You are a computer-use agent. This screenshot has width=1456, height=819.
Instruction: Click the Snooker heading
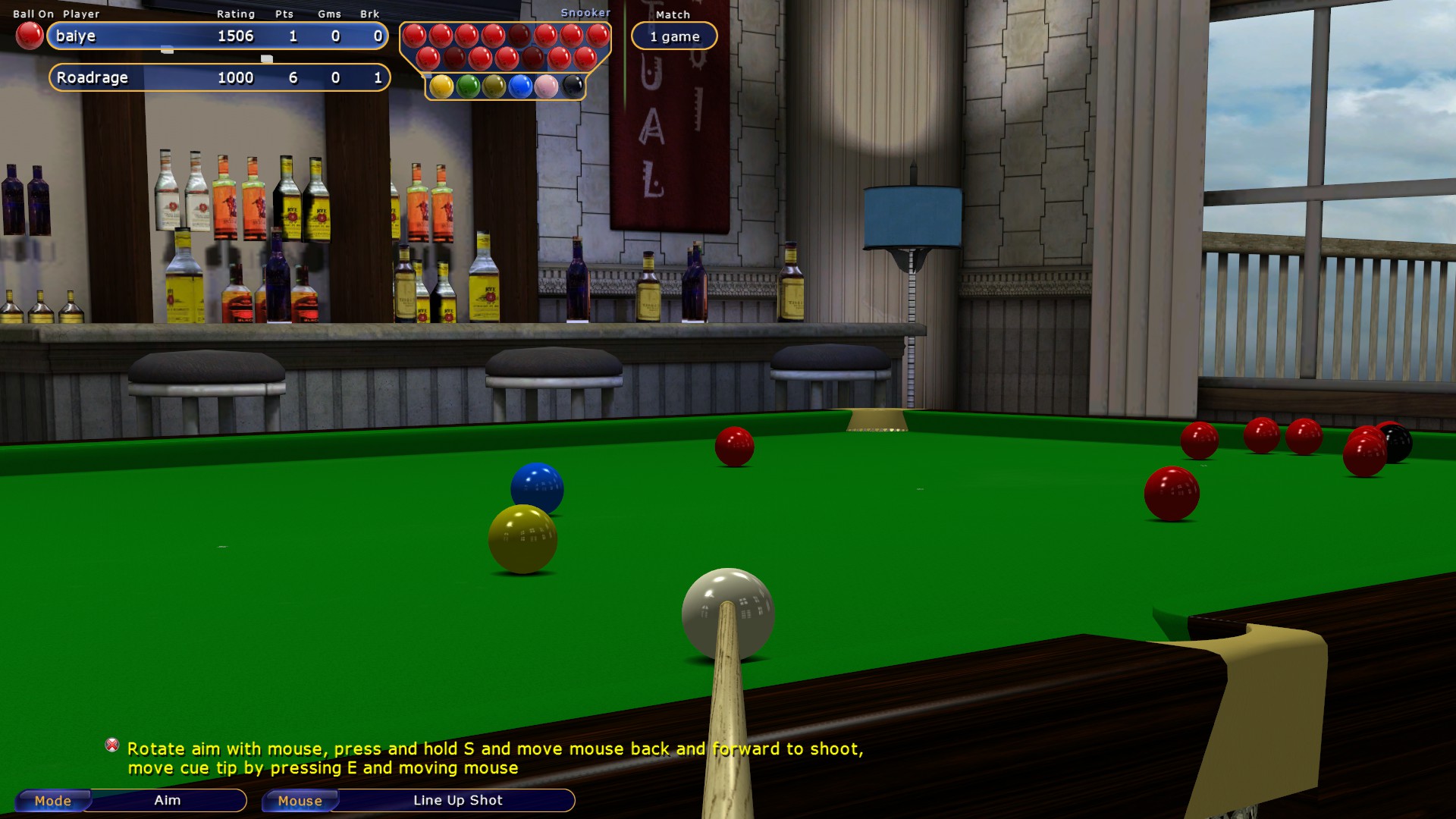(x=585, y=12)
